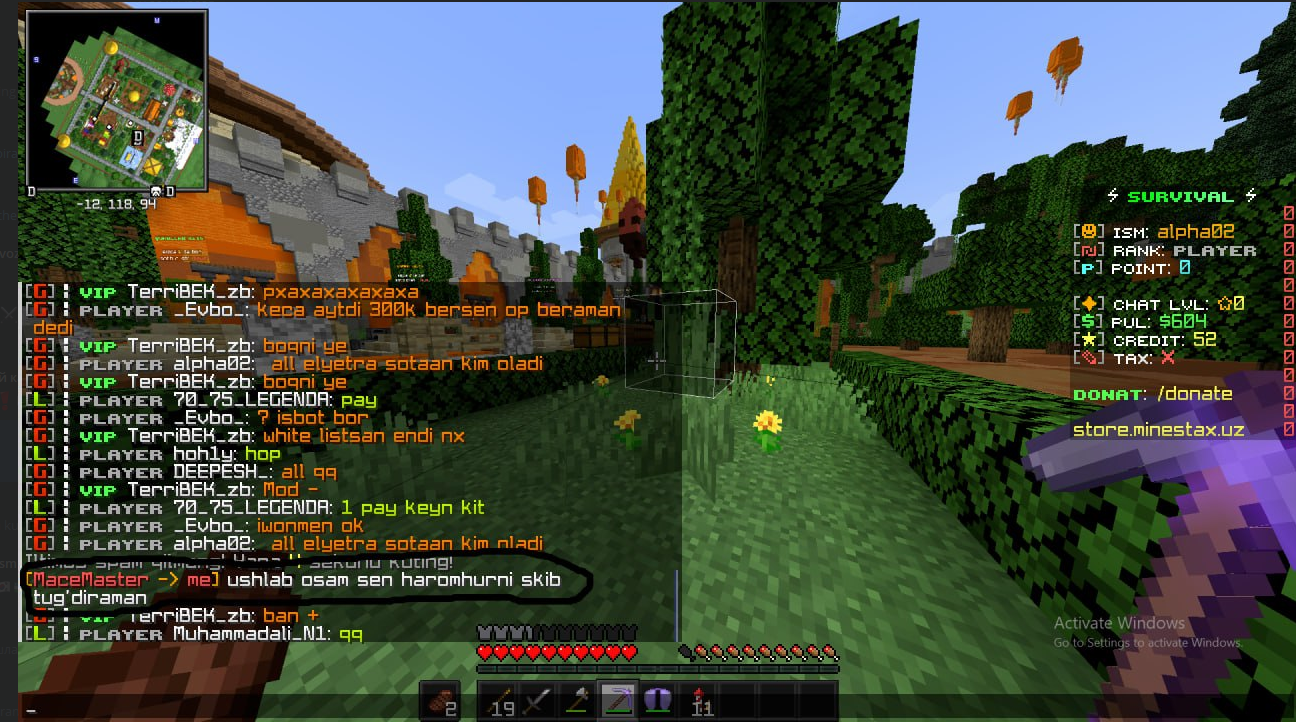Click the red X next to TAX
Viewport: 1296px width, 722px height.
pos(1166,356)
